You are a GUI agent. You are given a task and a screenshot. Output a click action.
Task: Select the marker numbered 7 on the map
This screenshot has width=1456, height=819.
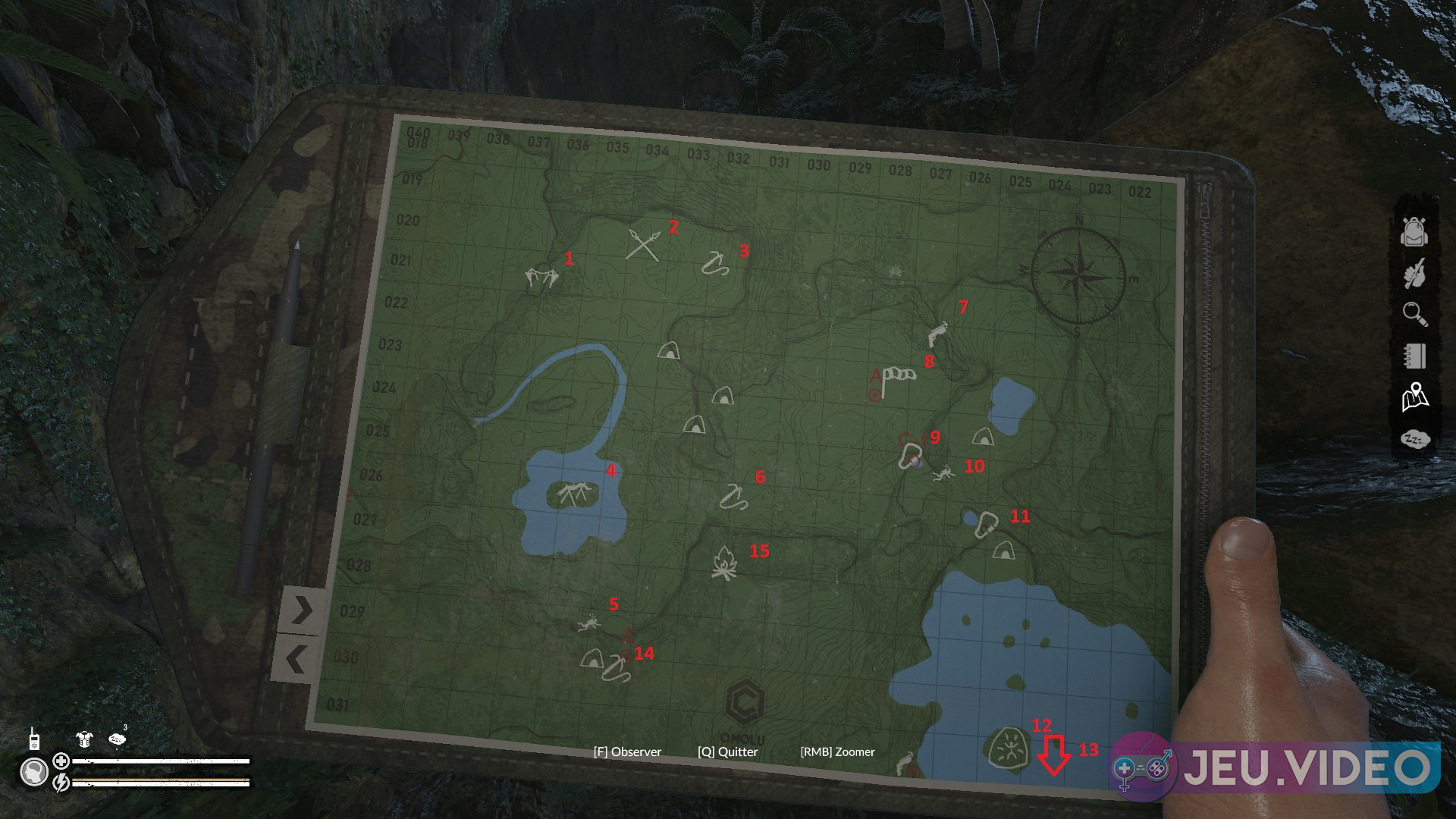click(938, 334)
